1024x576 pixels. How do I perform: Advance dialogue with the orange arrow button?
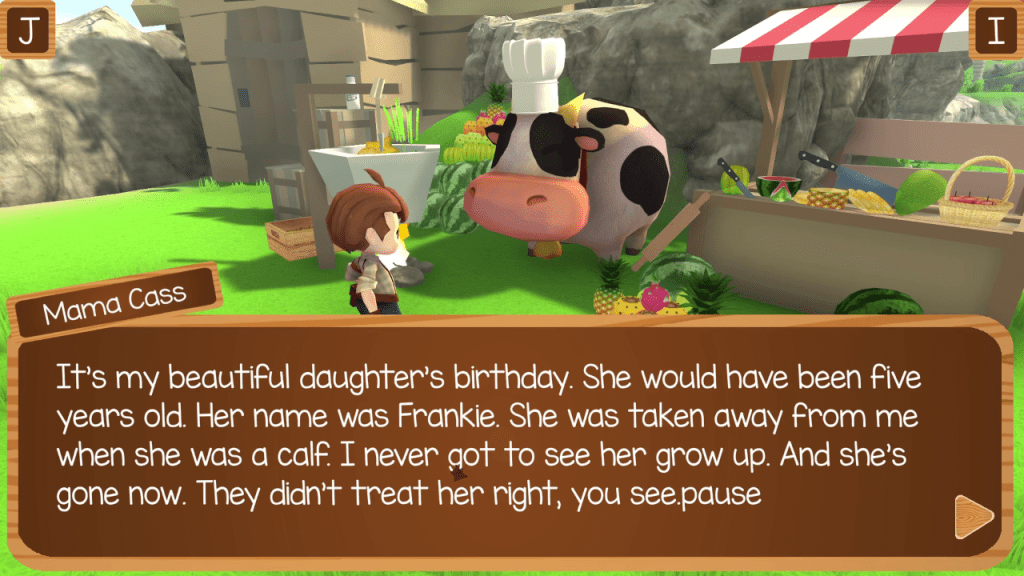[x=972, y=516]
